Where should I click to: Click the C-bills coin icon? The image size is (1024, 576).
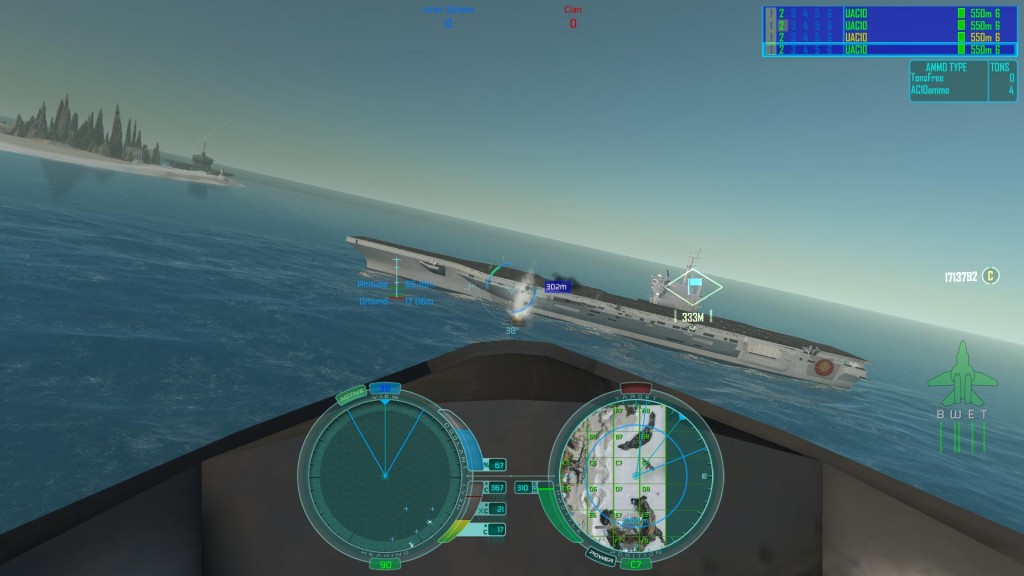990,276
